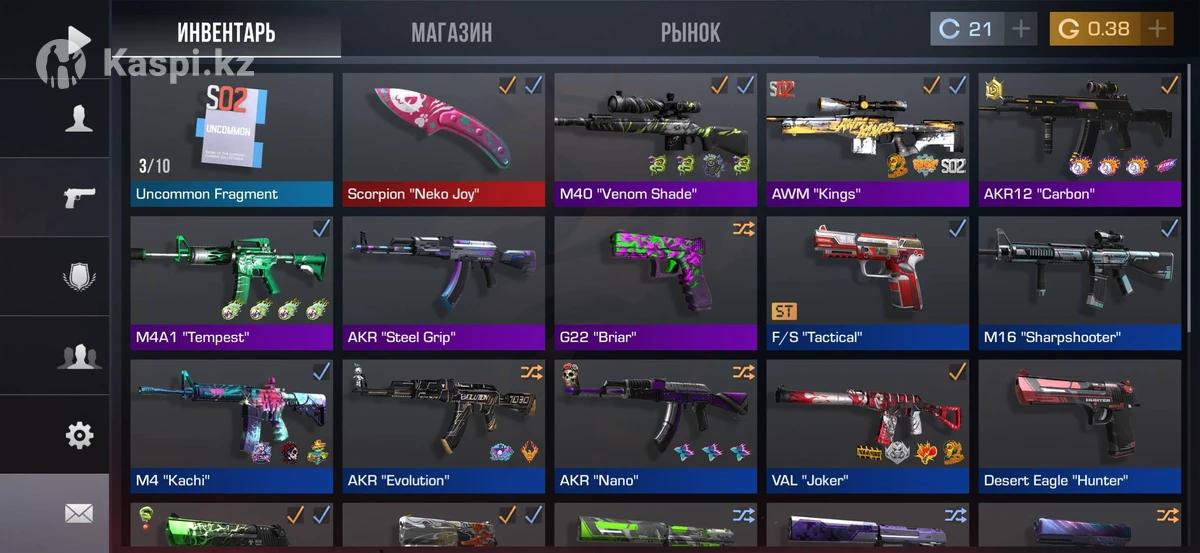Choose the Scorpion "Neko Joy" knife

(444, 139)
